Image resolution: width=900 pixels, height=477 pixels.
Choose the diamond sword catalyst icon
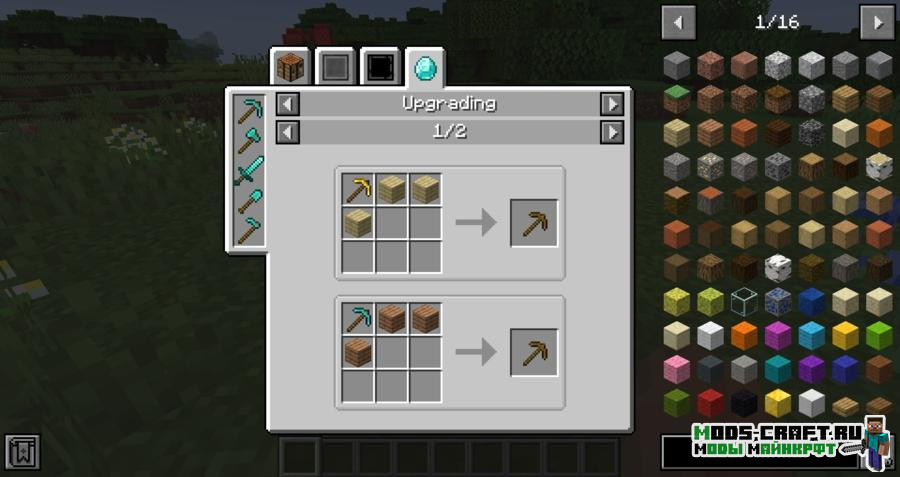247,170
